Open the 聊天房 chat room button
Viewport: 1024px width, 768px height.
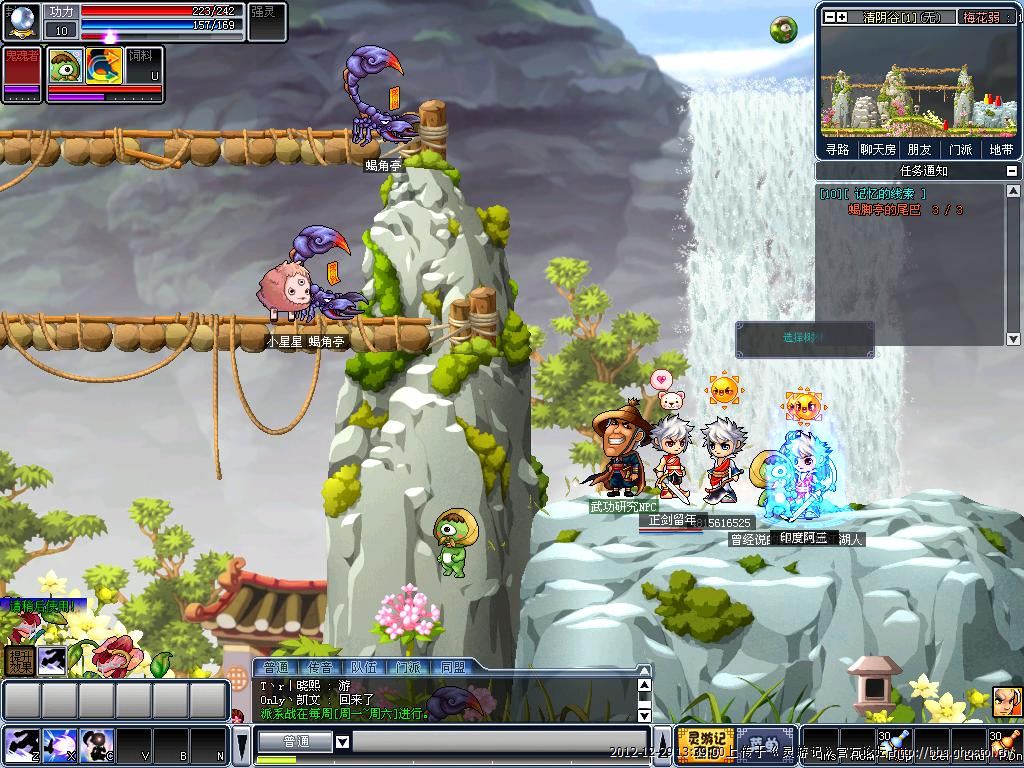point(877,149)
